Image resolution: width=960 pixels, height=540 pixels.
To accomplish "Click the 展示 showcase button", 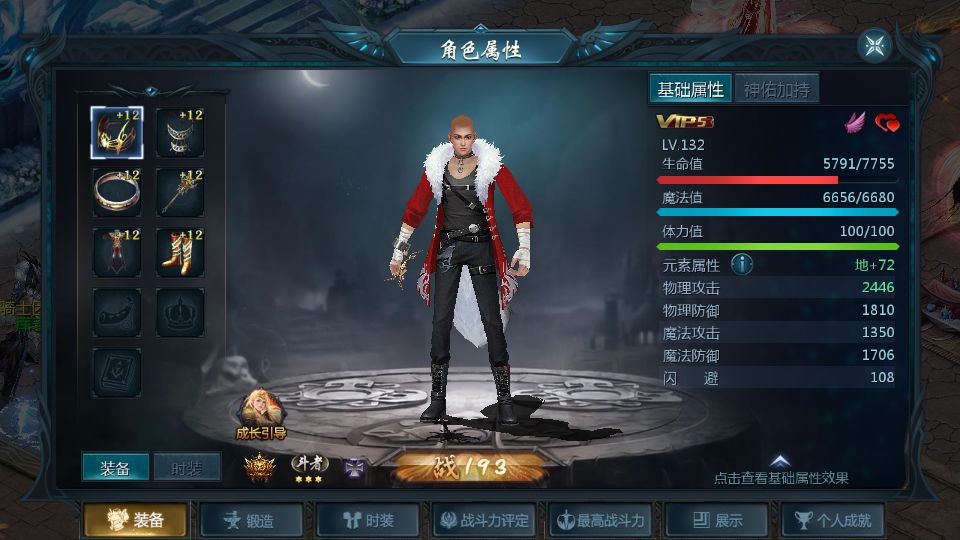I will tap(718, 520).
